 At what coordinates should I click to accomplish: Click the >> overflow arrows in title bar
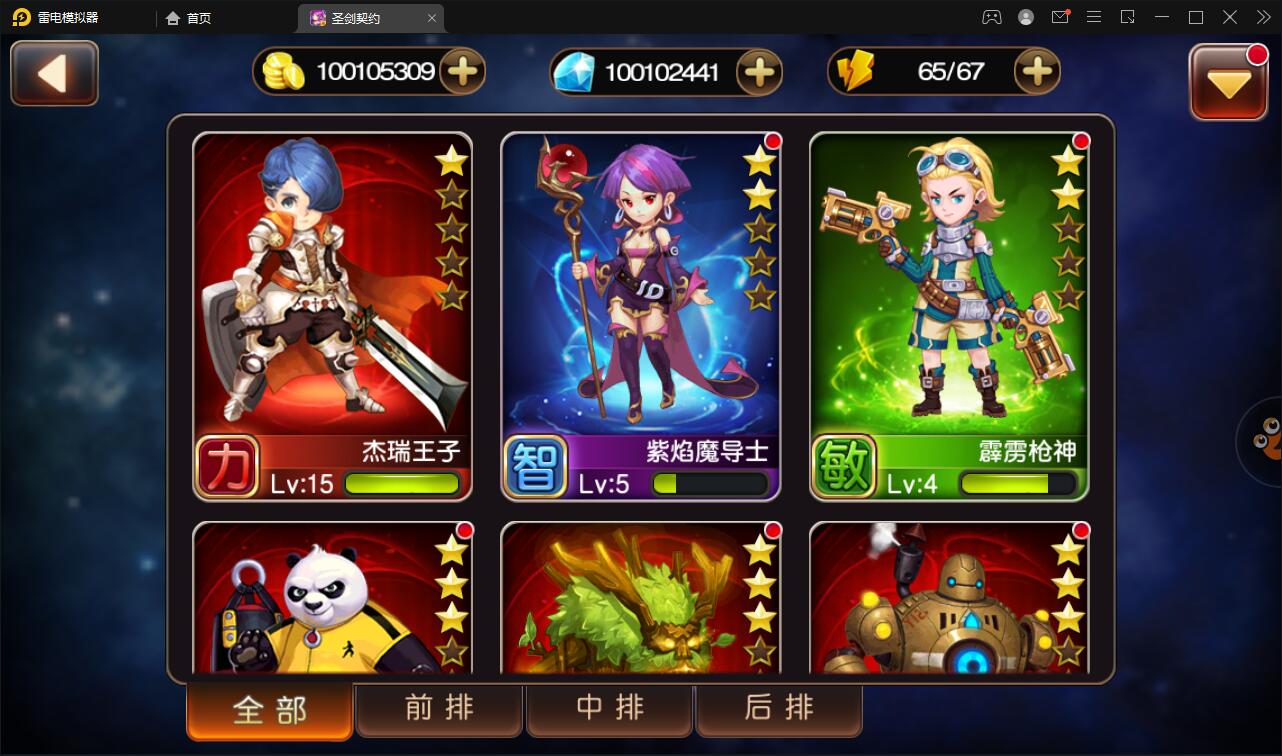pyautogui.click(x=1262, y=17)
